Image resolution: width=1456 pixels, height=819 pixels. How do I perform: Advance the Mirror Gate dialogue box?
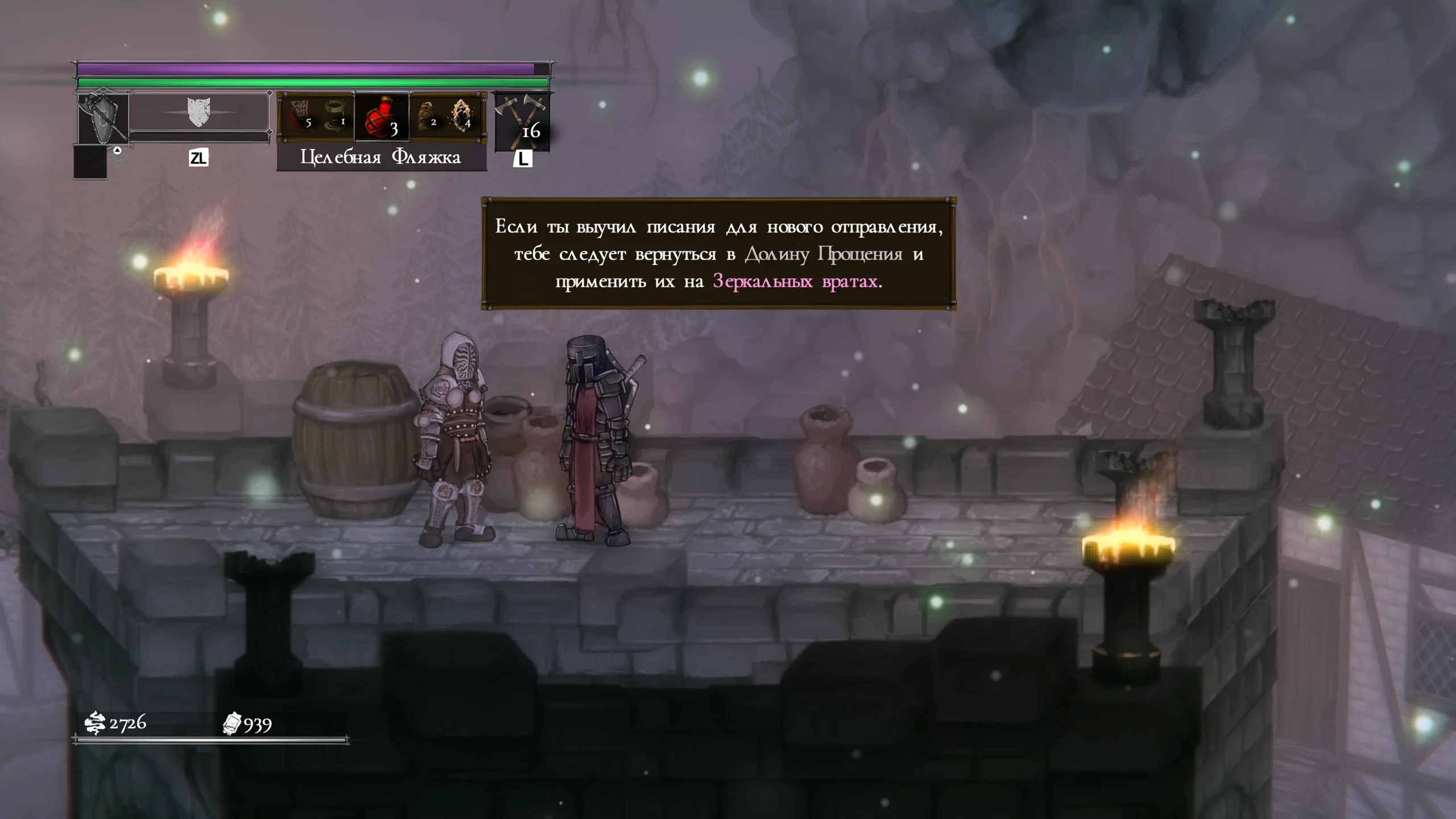click(x=718, y=254)
